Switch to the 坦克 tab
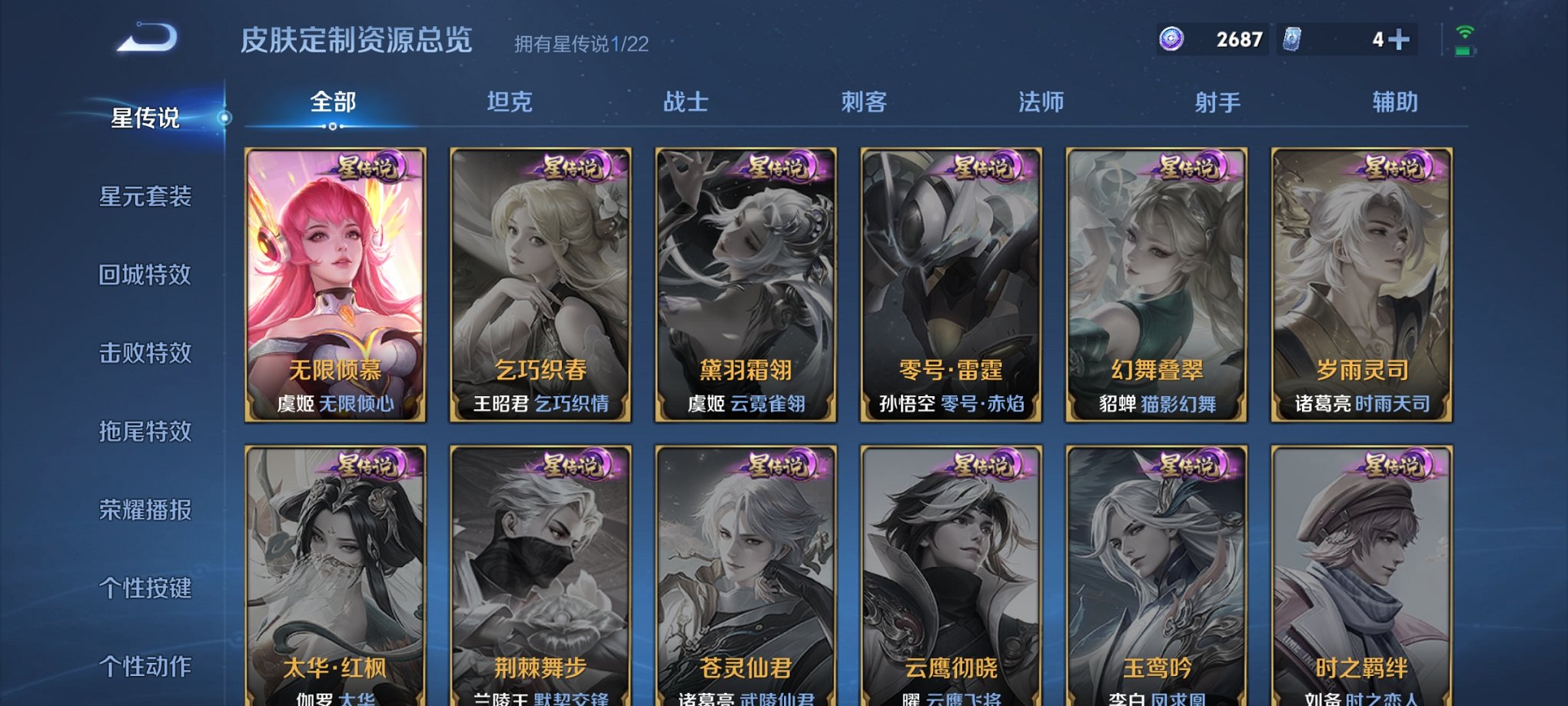 click(x=512, y=102)
